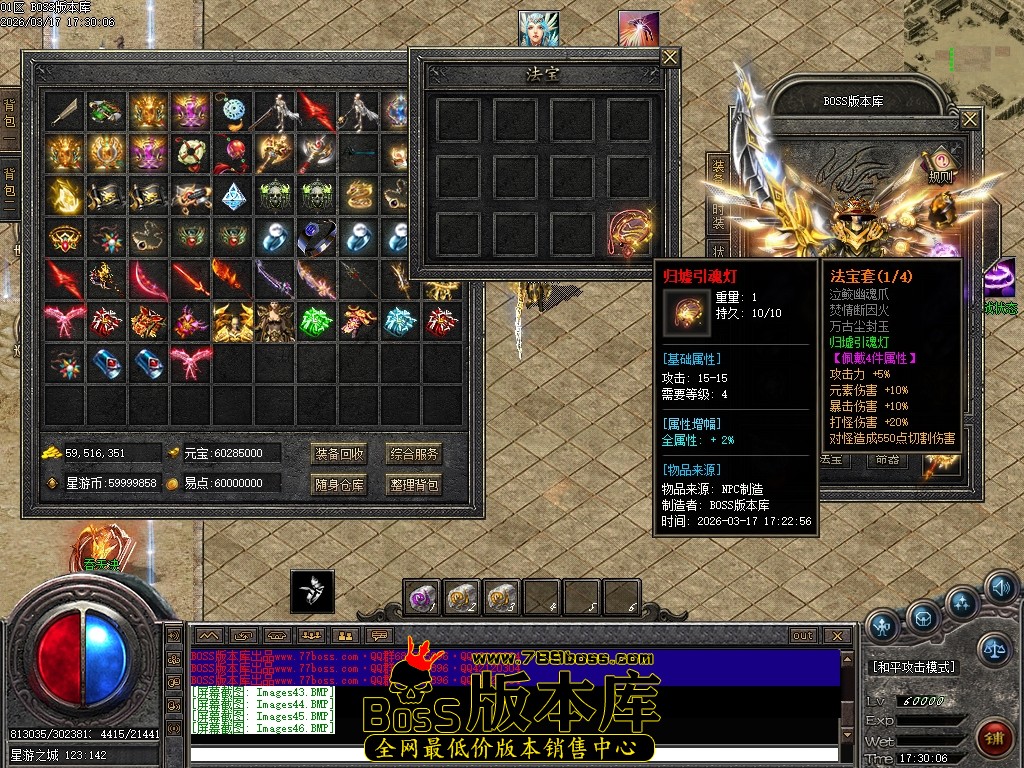This screenshot has height=768, width=1024.
Task: Sort the bag with 整理背包
Action: point(415,485)
